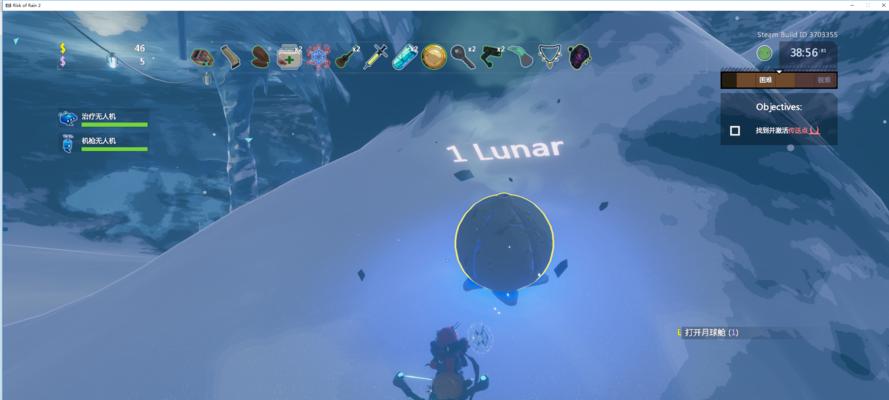
Task: Click the difficulty scaling bar
Action: pos(779,80)
